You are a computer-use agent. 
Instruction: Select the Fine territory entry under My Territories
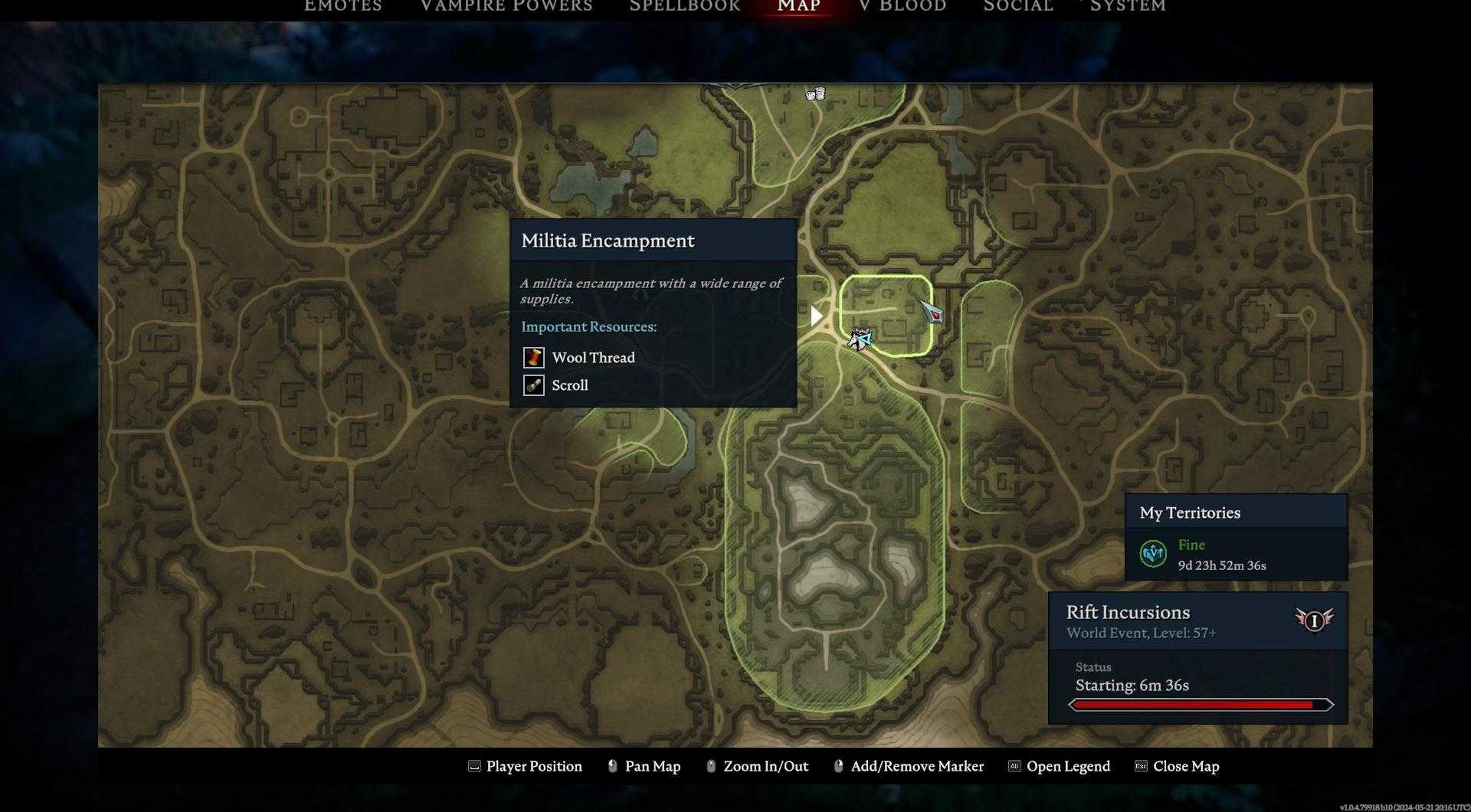(x=1221, y=555)
